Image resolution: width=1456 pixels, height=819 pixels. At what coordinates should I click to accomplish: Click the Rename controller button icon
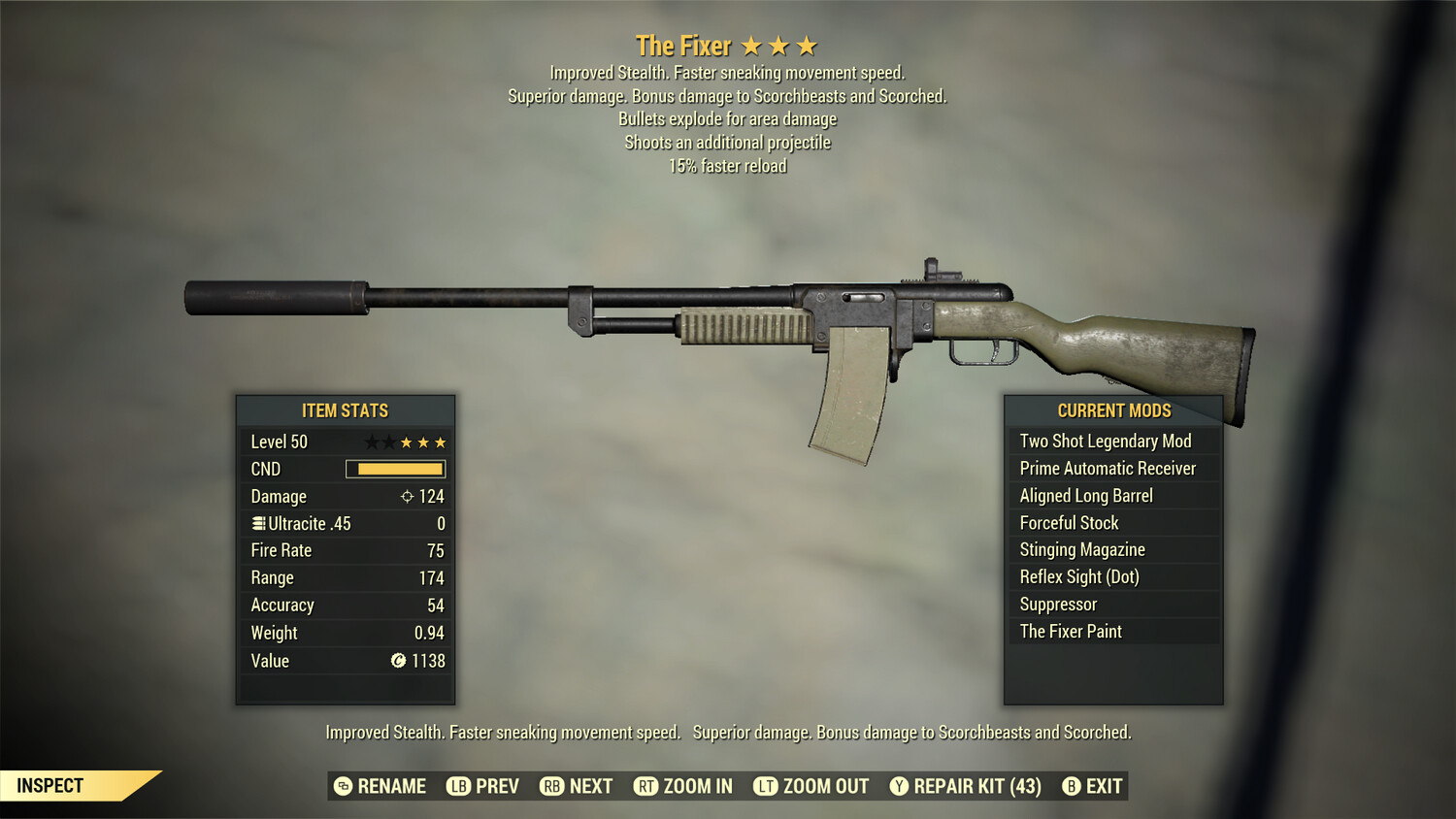point(342,786)
